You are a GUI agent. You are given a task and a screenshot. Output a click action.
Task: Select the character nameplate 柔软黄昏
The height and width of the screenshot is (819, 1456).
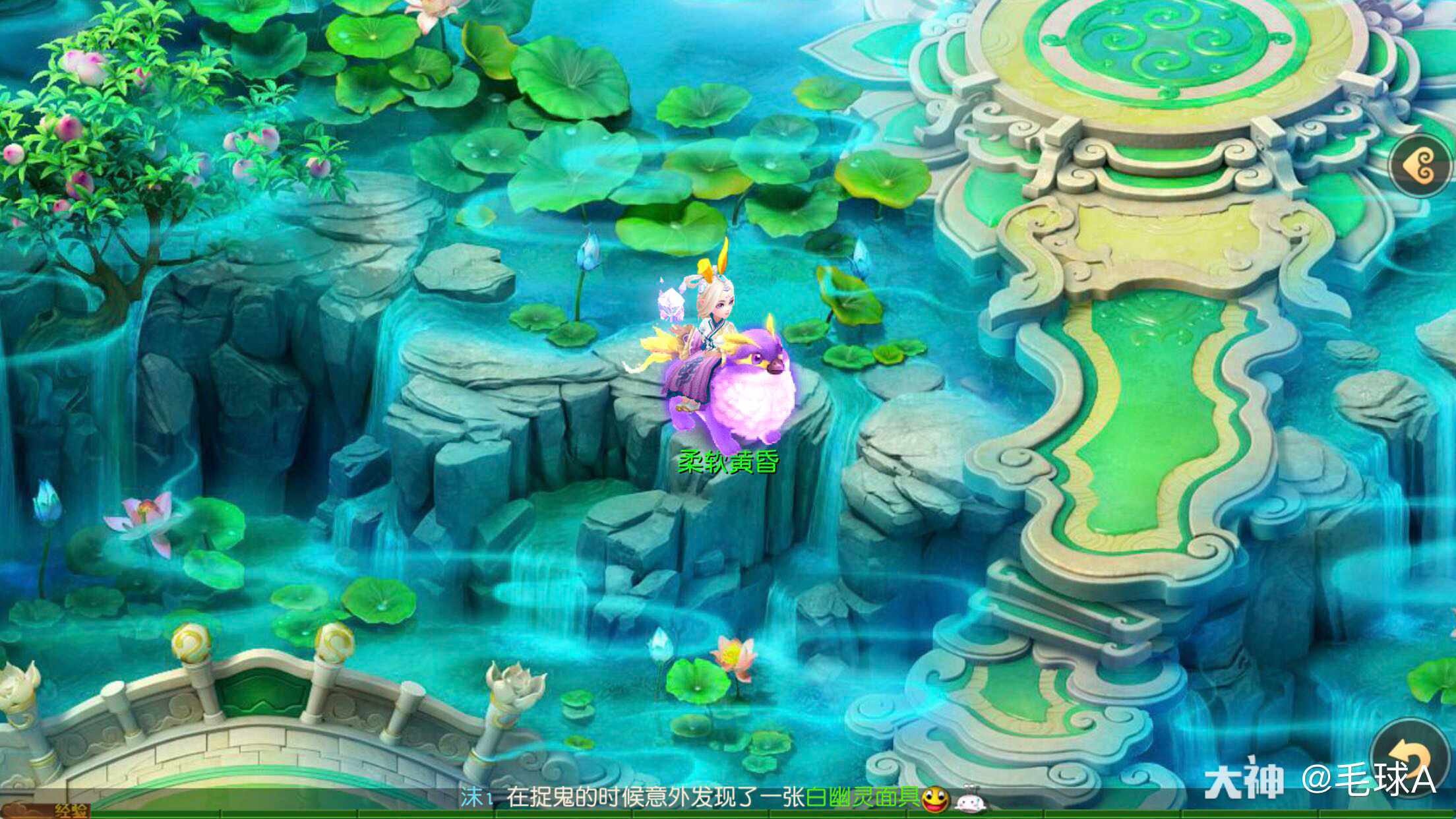[x=728, y=463]
